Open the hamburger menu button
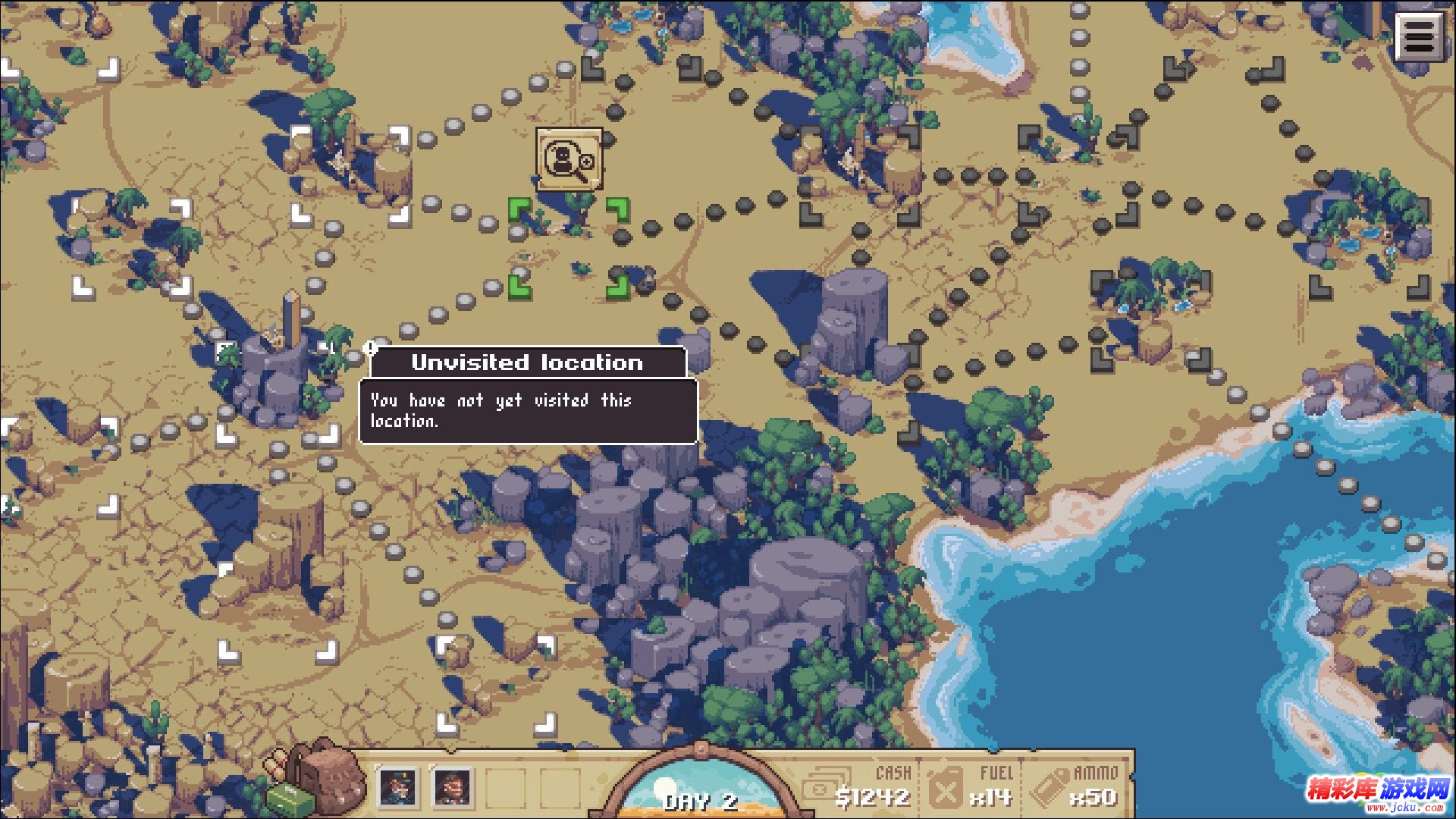 point(1419,37)
